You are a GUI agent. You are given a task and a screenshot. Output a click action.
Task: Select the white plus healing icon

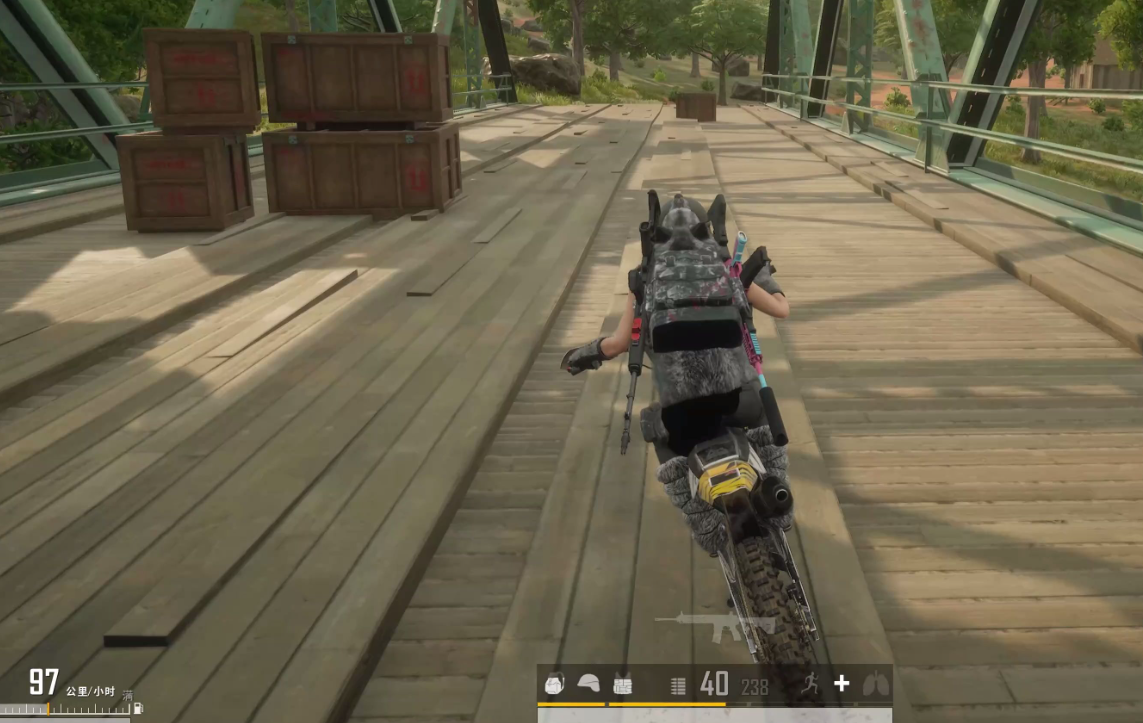(x=842, y=683)
